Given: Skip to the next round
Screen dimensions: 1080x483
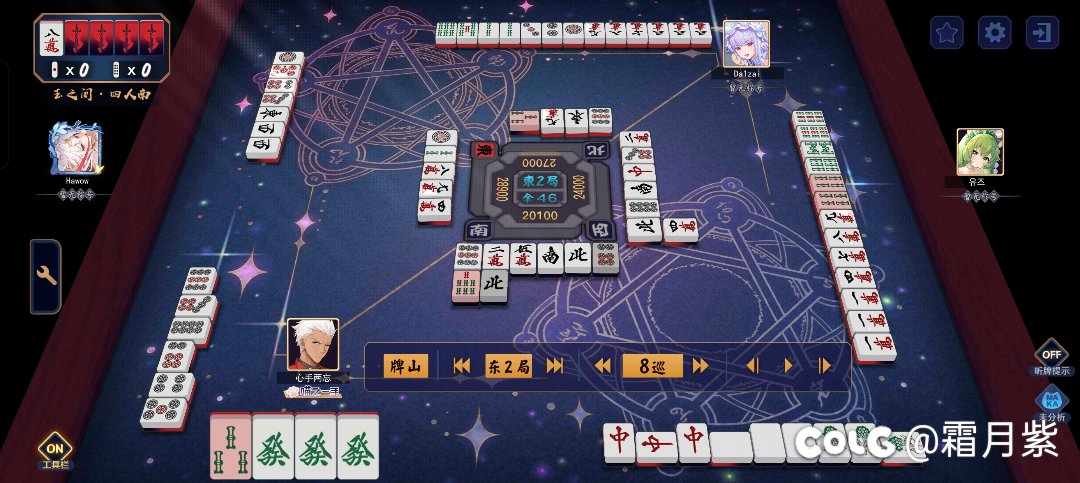Looking at the screenshot, I should (x=555, y=367).
